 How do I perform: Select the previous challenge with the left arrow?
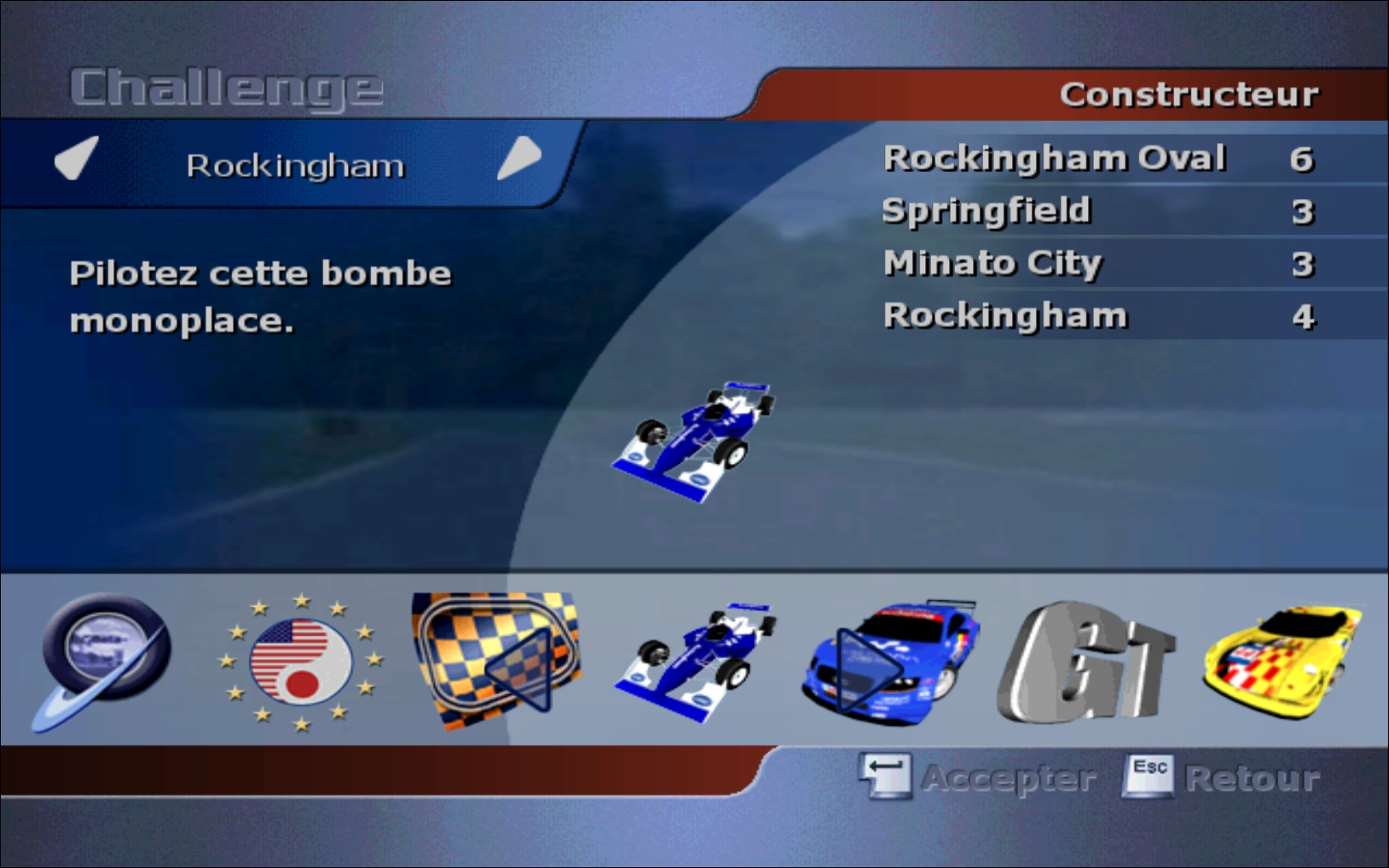click(76, 157)
